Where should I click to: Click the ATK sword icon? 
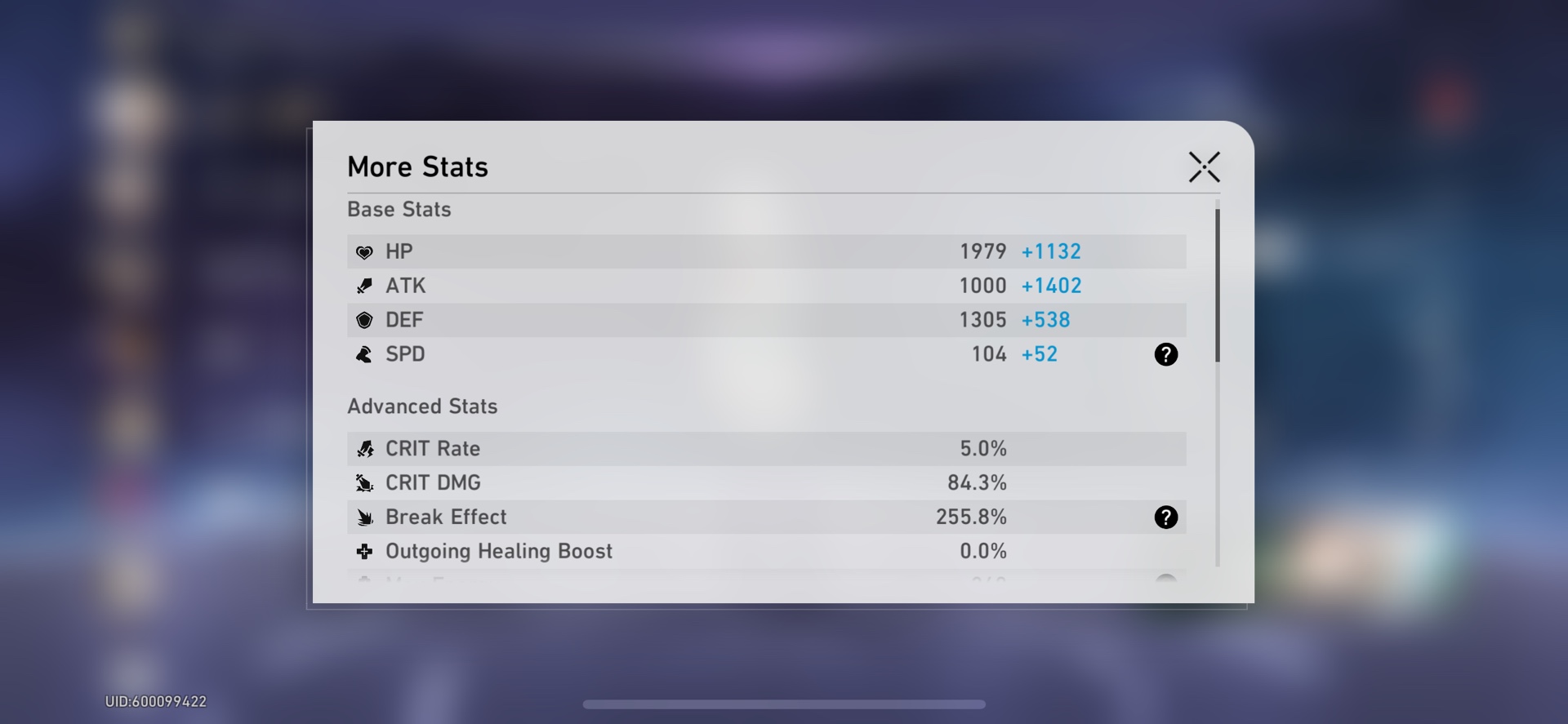click(365, 286)
